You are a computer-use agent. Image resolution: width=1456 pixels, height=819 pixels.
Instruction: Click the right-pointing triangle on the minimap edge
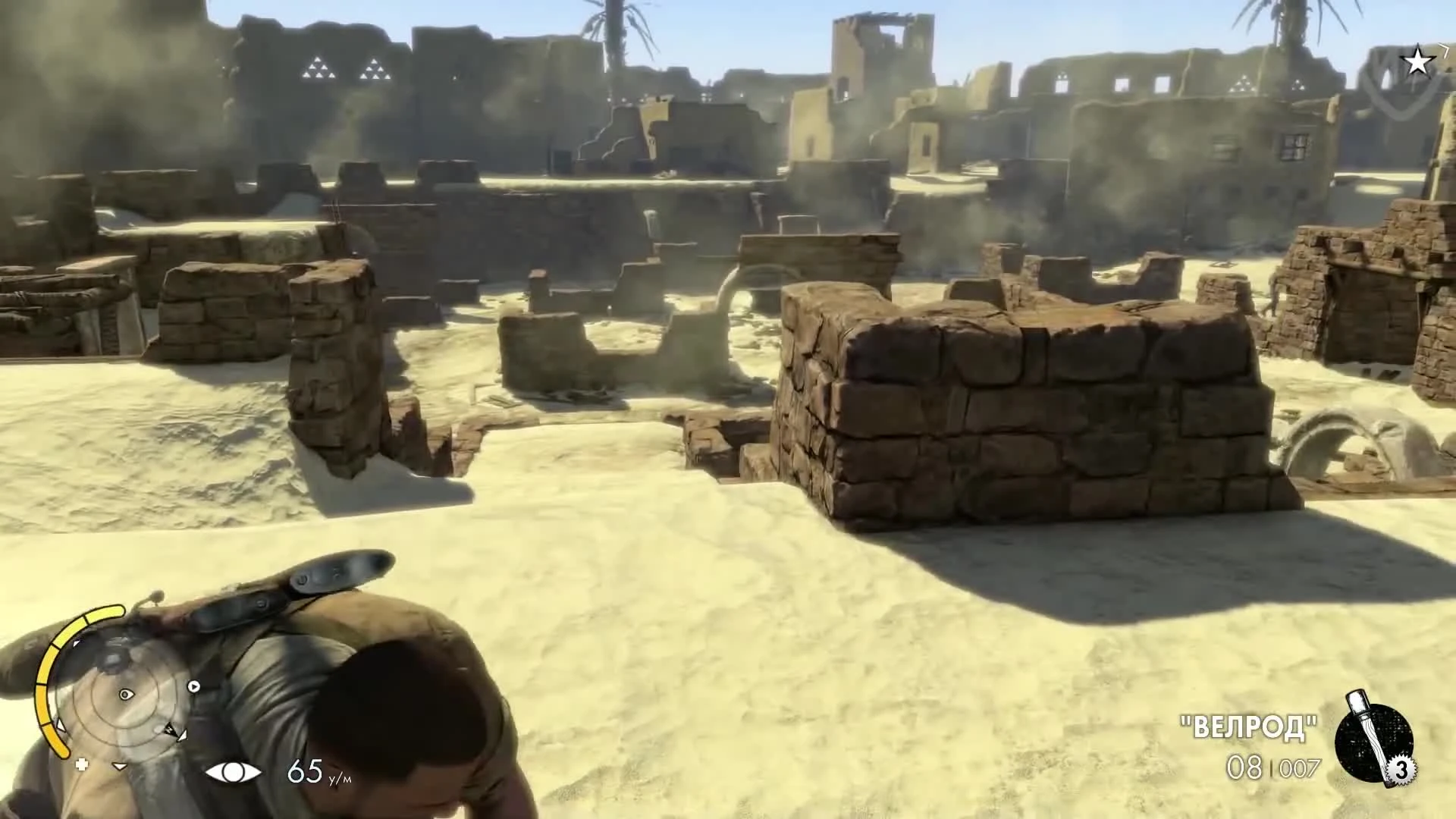tap(193, 686)
